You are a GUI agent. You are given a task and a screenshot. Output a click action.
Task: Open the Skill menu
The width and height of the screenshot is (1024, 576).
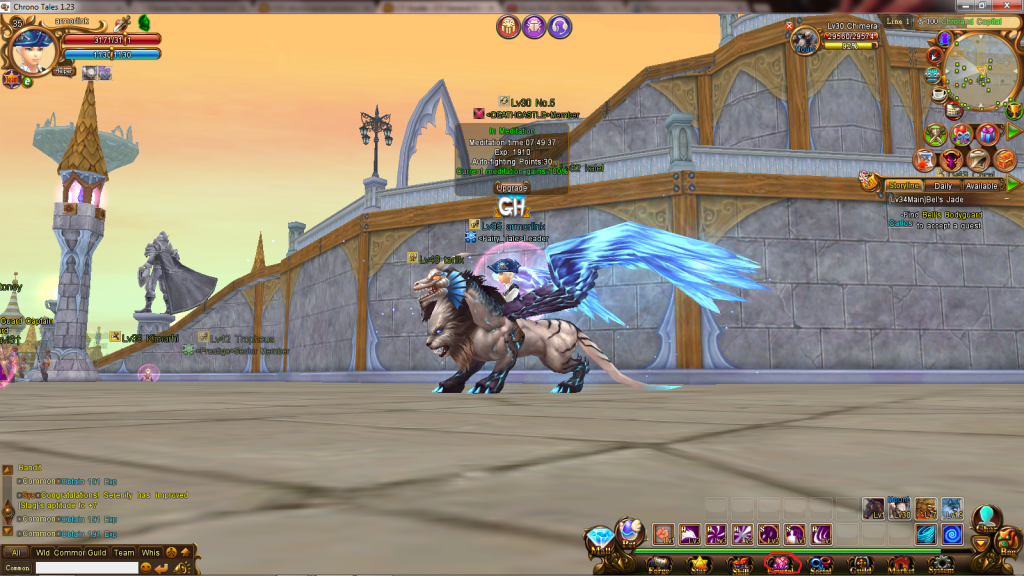click(738, 564)
